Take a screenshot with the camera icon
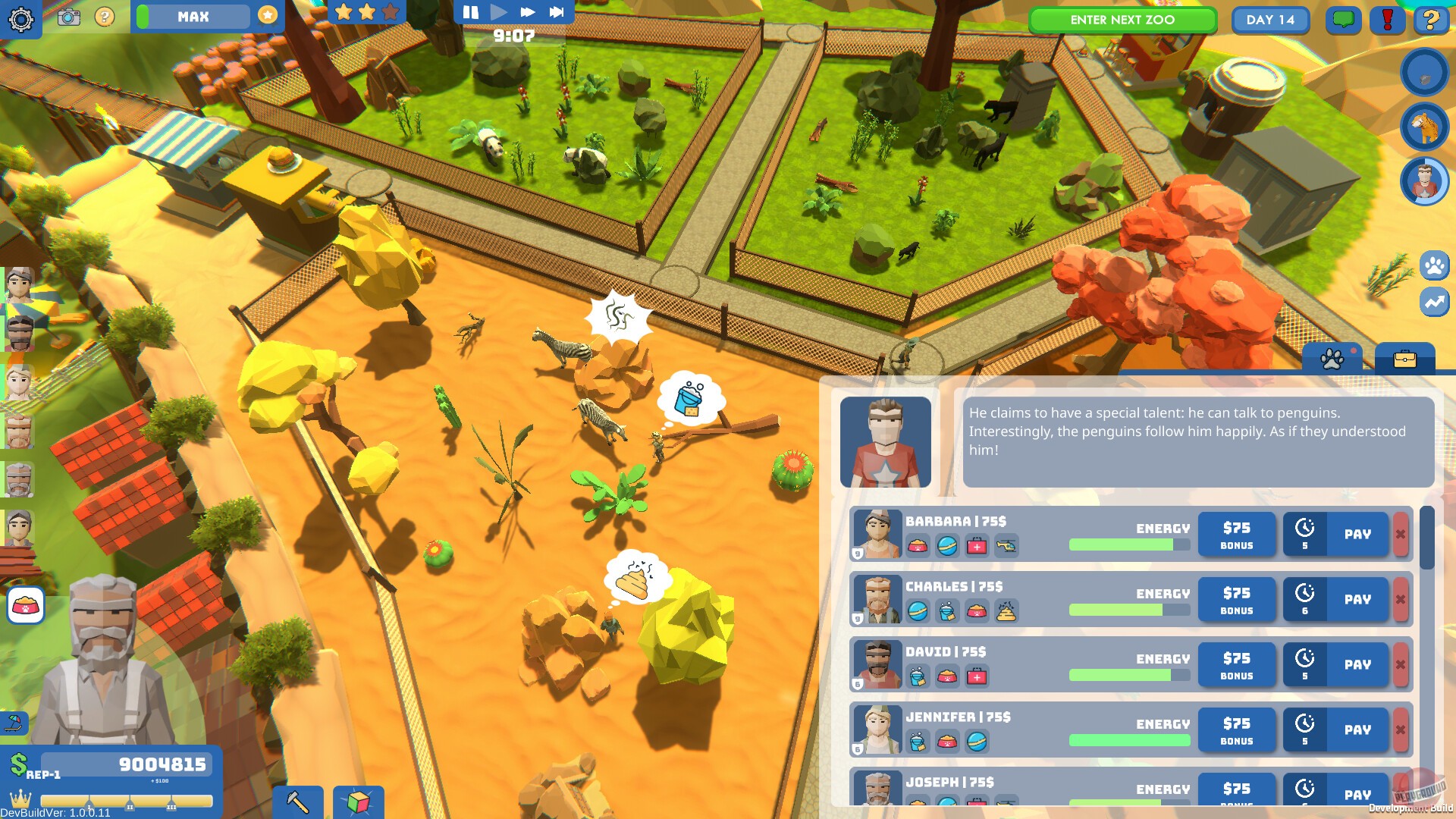This screenshot has height=819, width=1456. [x=71, y=19]
